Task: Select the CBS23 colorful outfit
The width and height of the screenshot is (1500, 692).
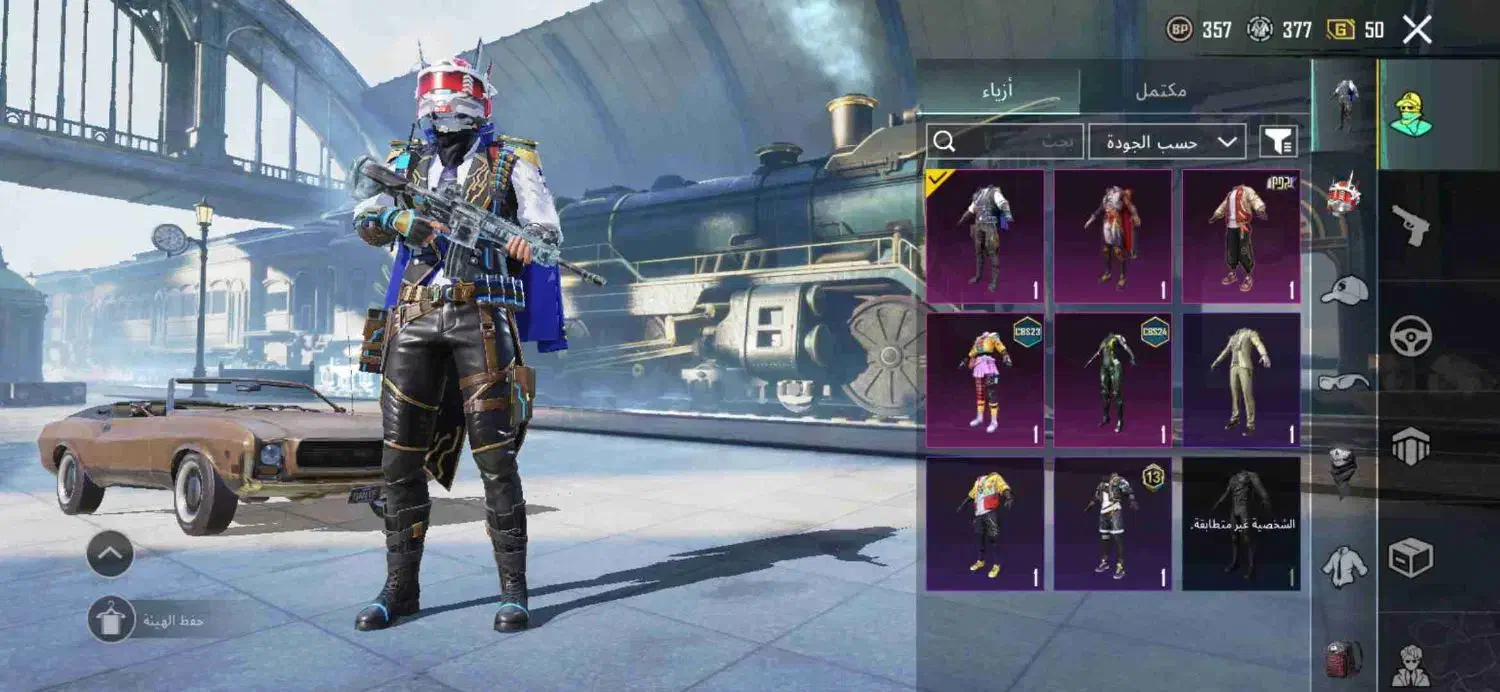Action: point(985,380)
